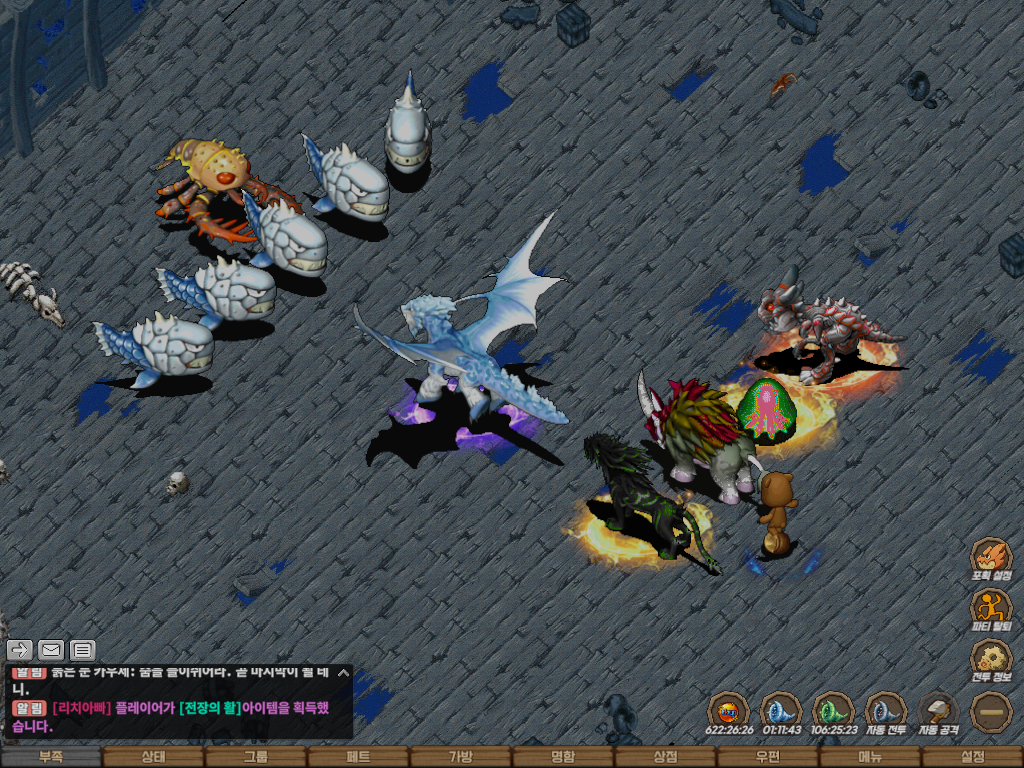Open the 메뉴 menu button
This screenshot has height=768, width=1024.
tap(870, 757)
